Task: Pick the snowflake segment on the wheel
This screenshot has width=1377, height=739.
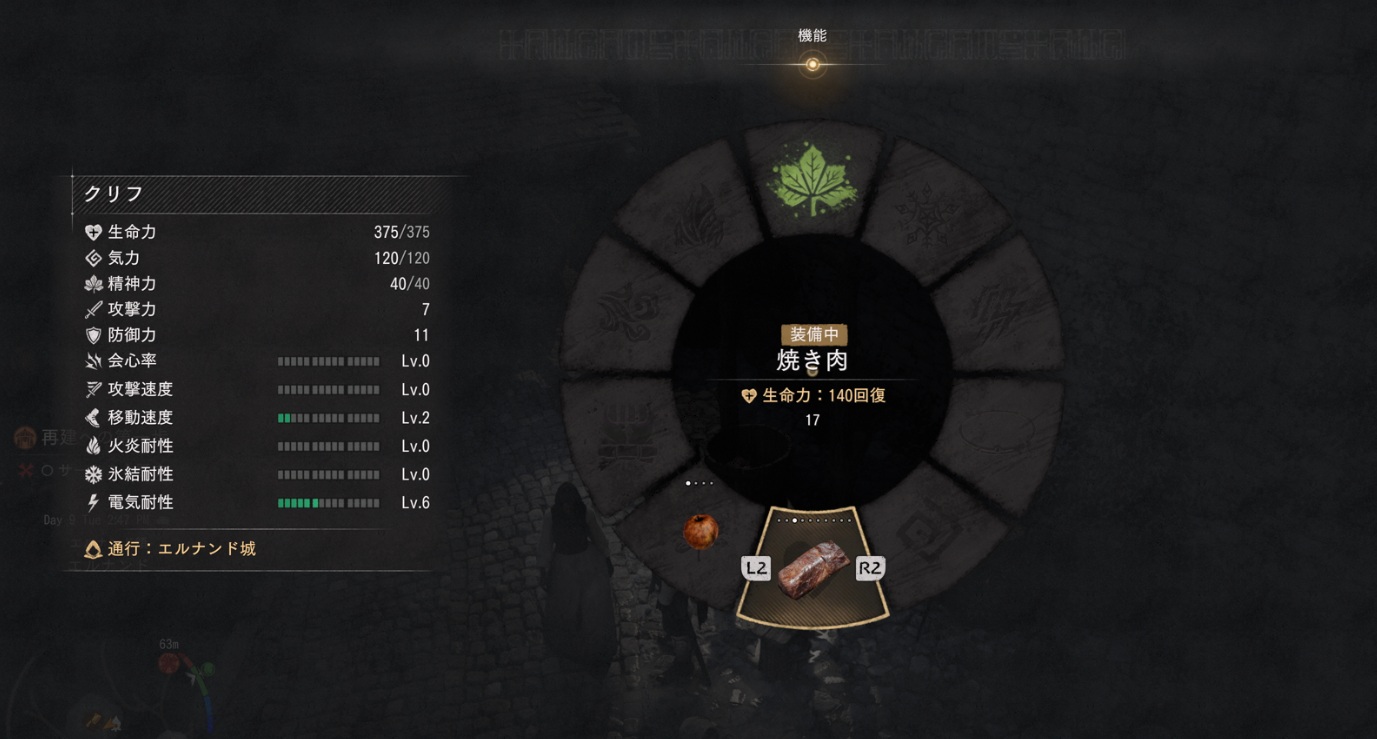Action: [x=926, y=215]
